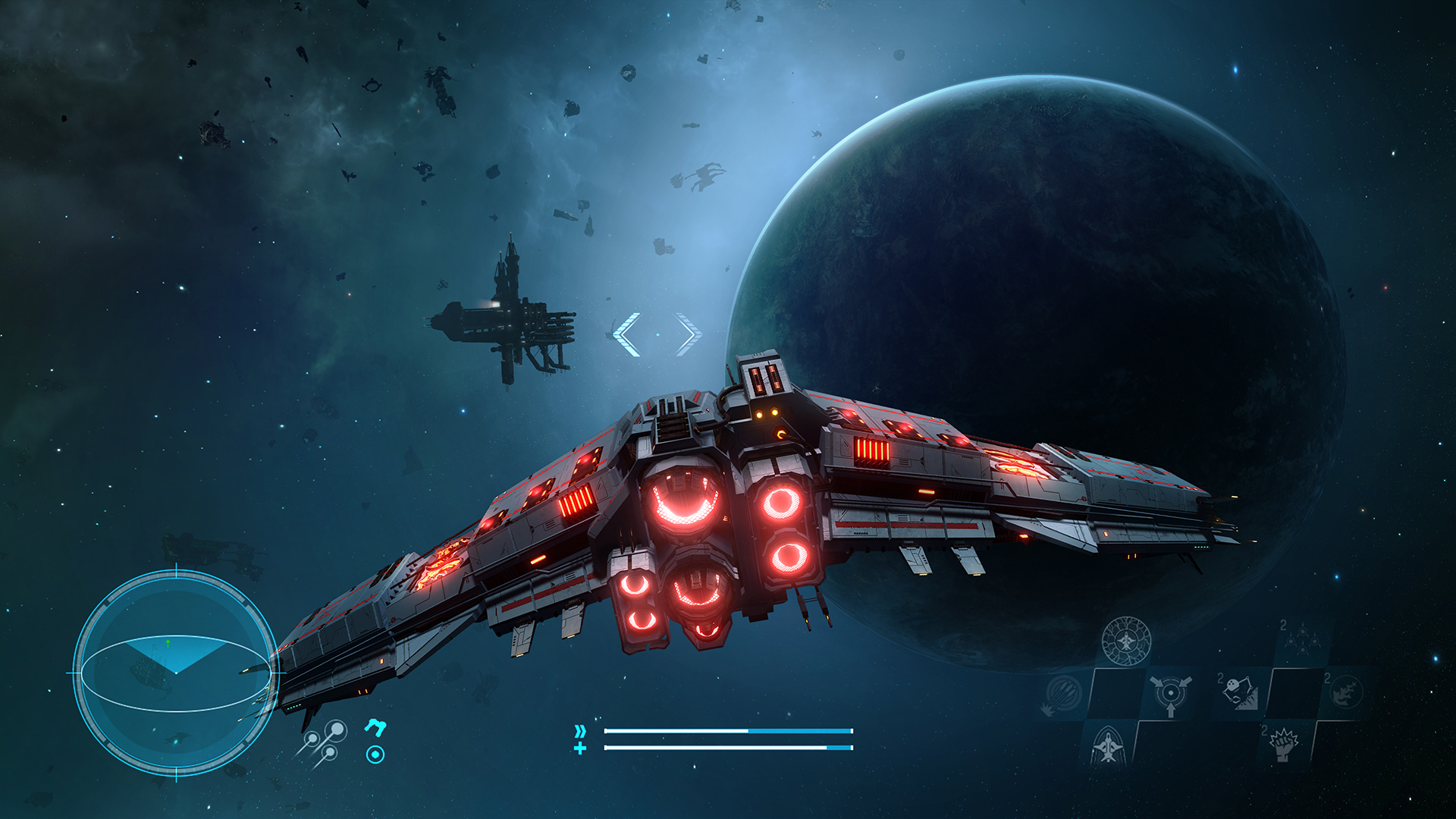The width and height of the screenshot is (1456, 819).
Task: Activate the asteroid grapple ability with 2 charges
Action: (1240, 693)
